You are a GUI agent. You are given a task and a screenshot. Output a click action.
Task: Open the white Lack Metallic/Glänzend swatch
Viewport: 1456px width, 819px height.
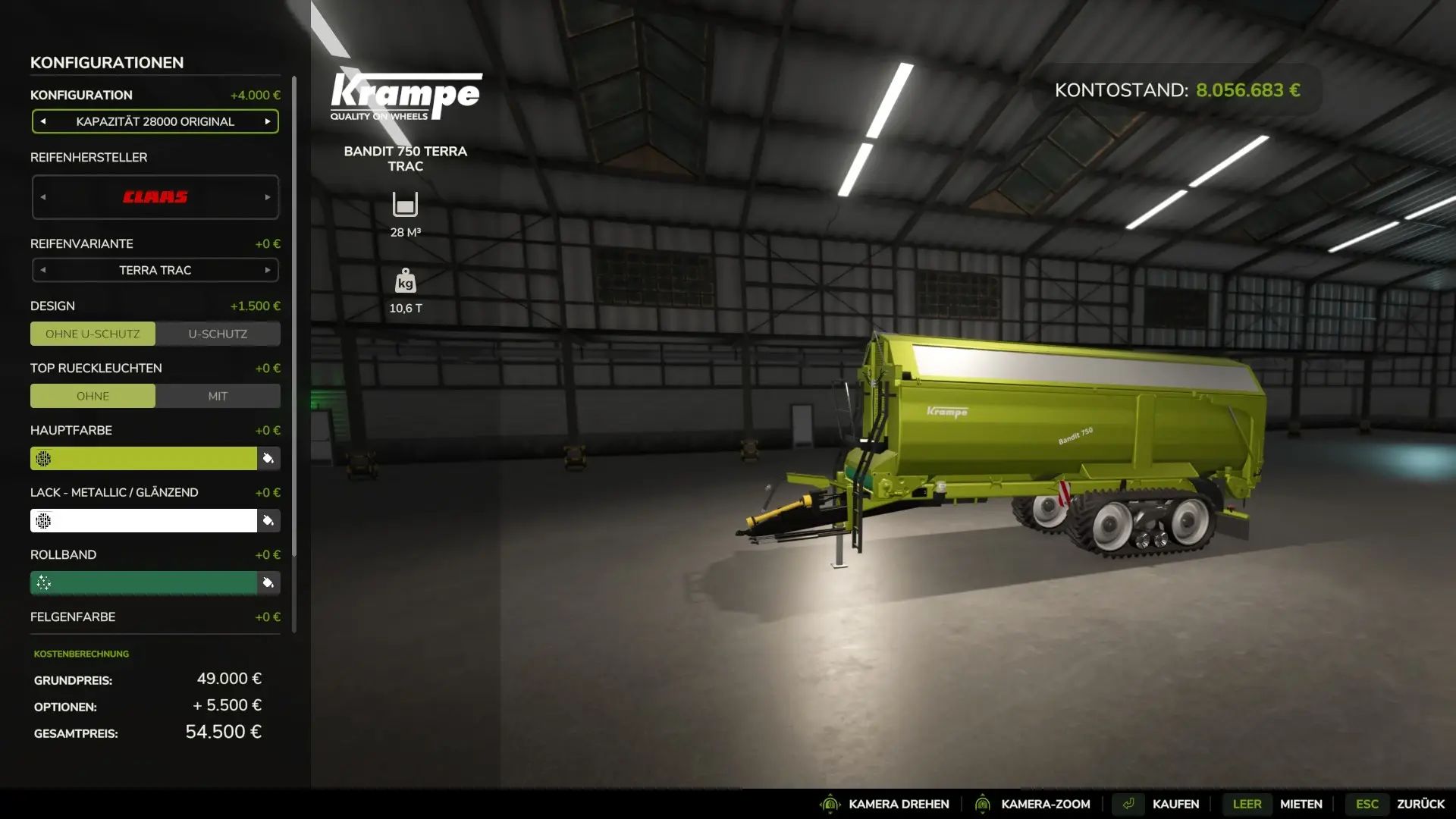pos(144,520)
